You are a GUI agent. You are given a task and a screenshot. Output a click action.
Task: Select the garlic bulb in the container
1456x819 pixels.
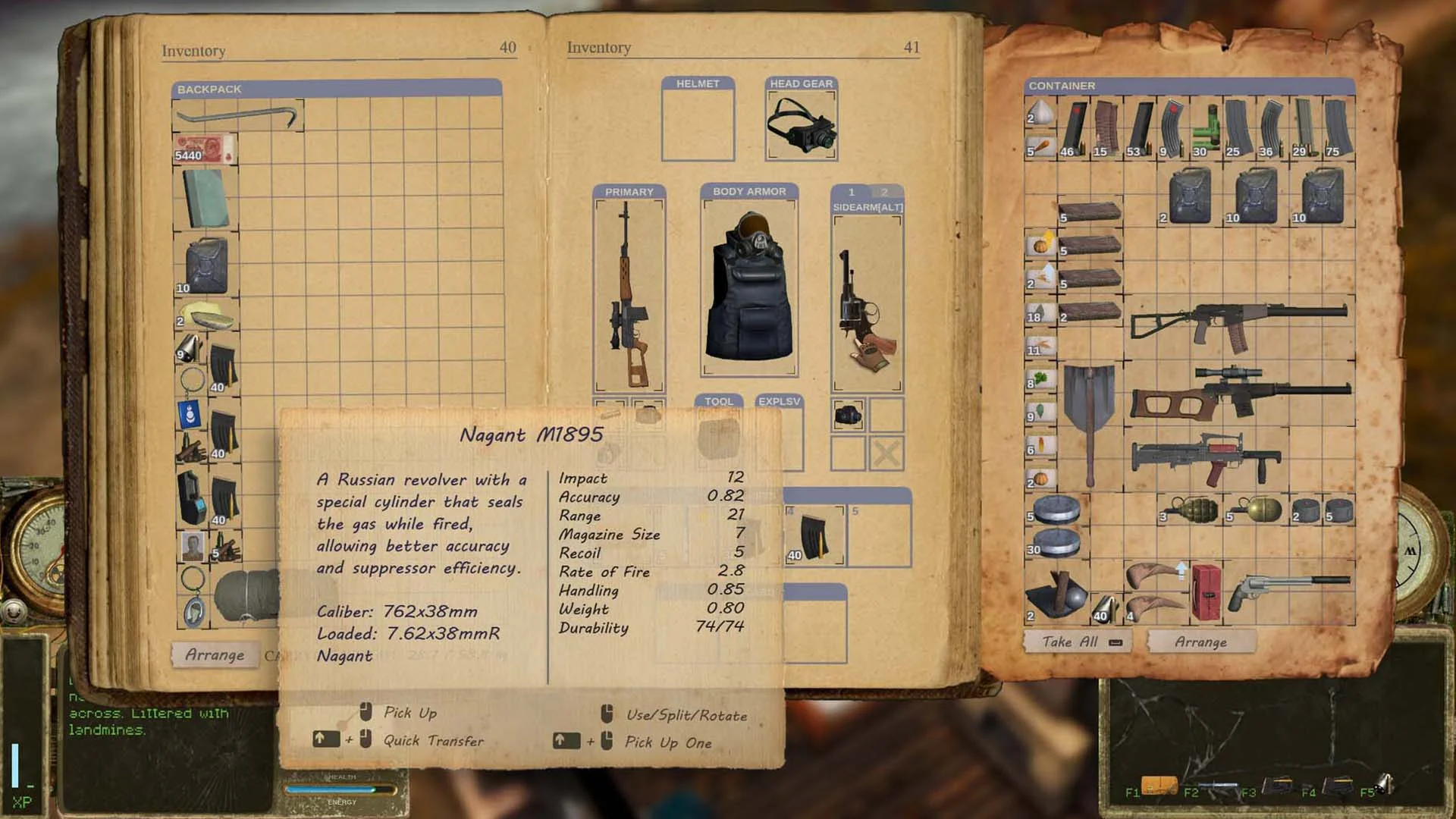(x=1043, y=113)
